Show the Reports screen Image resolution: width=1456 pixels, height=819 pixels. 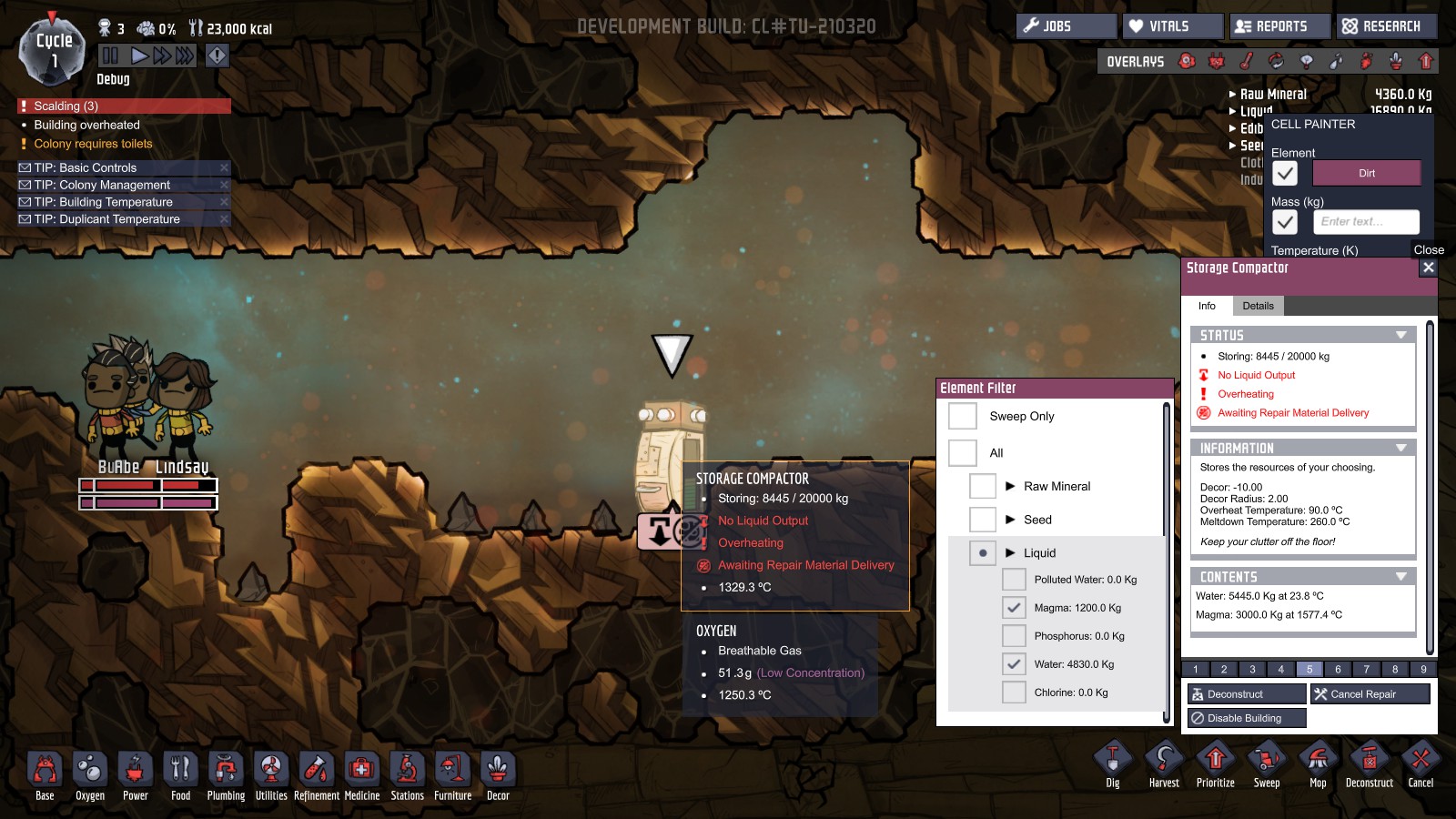[x=1279, y=26]
